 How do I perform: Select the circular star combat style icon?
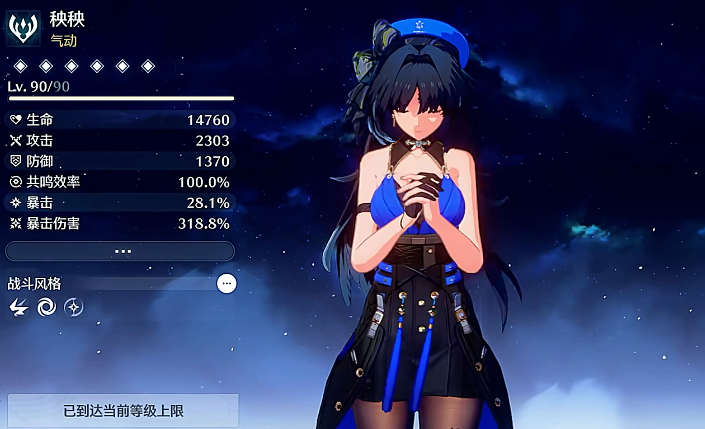pyautogui.click(x=73, y=308)
